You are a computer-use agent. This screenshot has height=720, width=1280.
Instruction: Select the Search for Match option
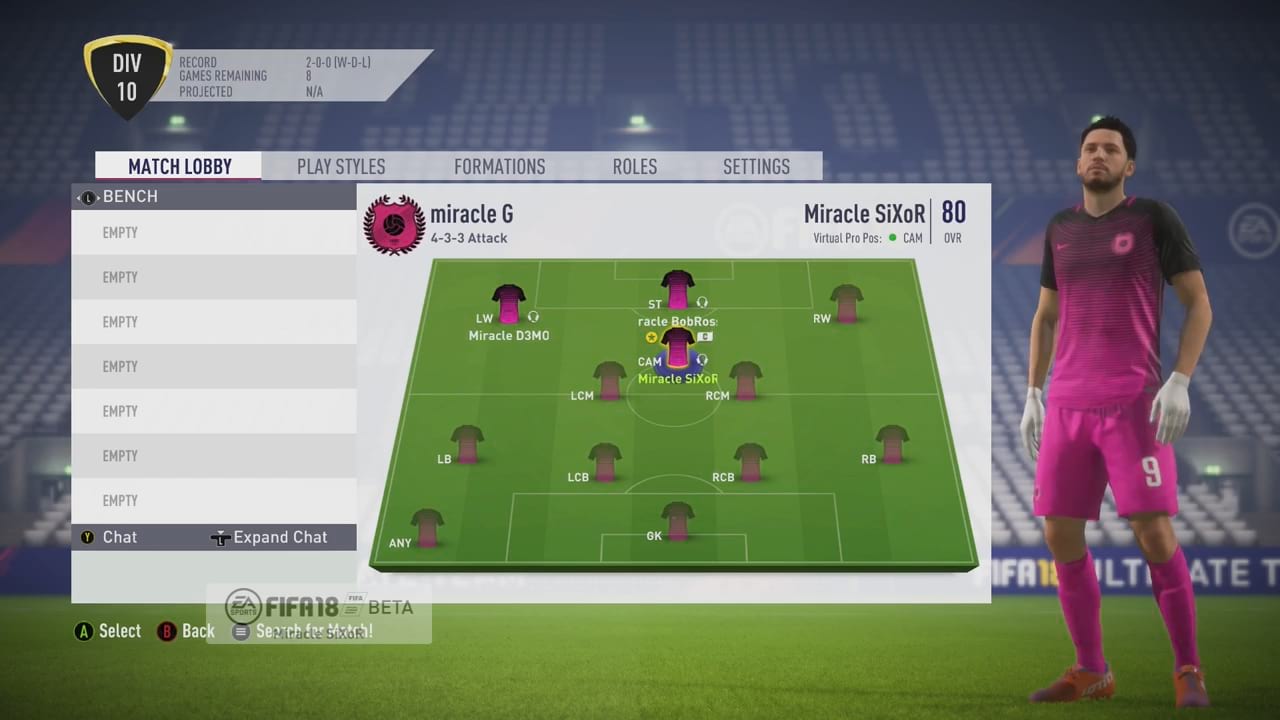pos(303,631)
